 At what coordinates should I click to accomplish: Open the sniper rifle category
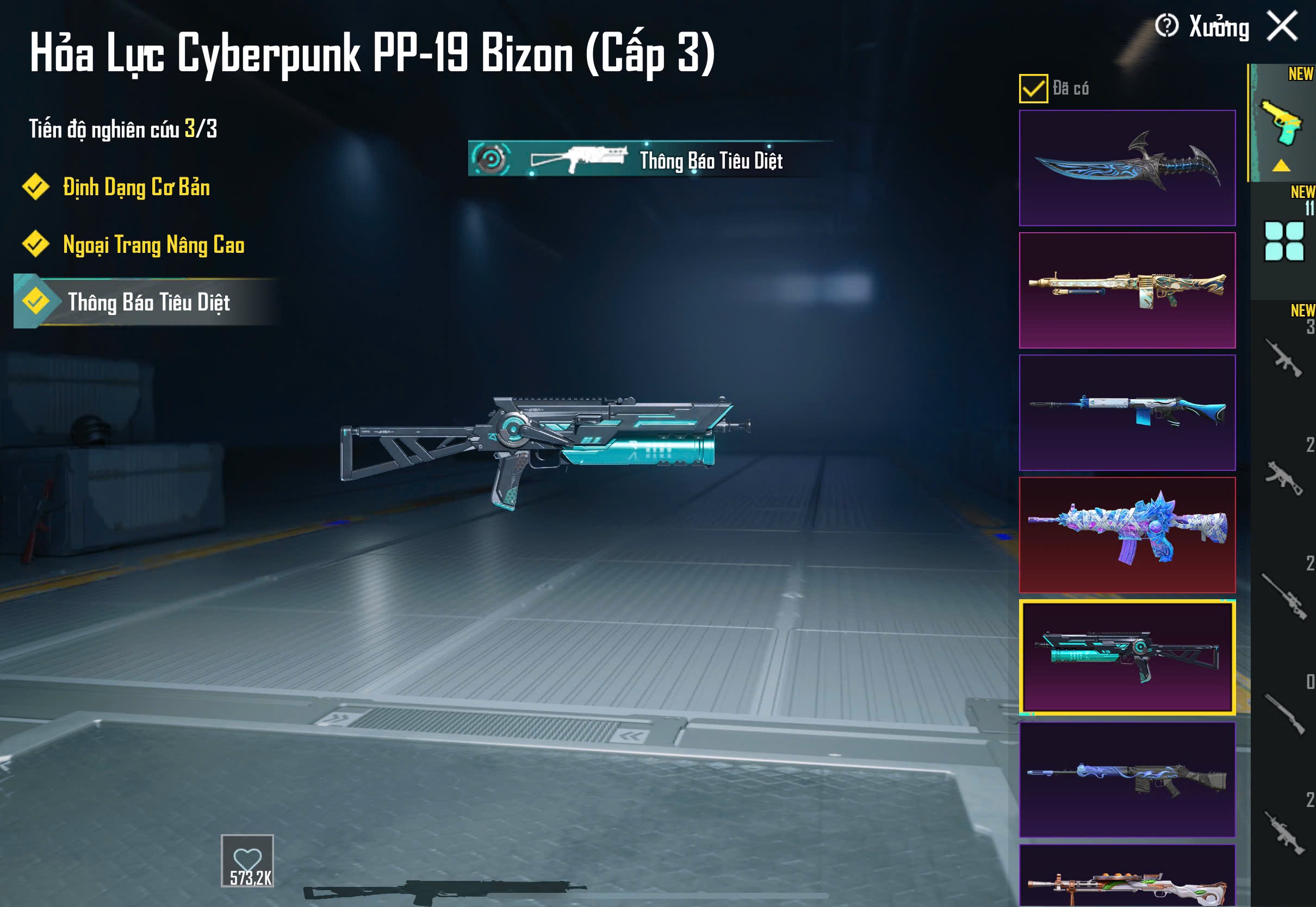click(x=1283, y=596)
